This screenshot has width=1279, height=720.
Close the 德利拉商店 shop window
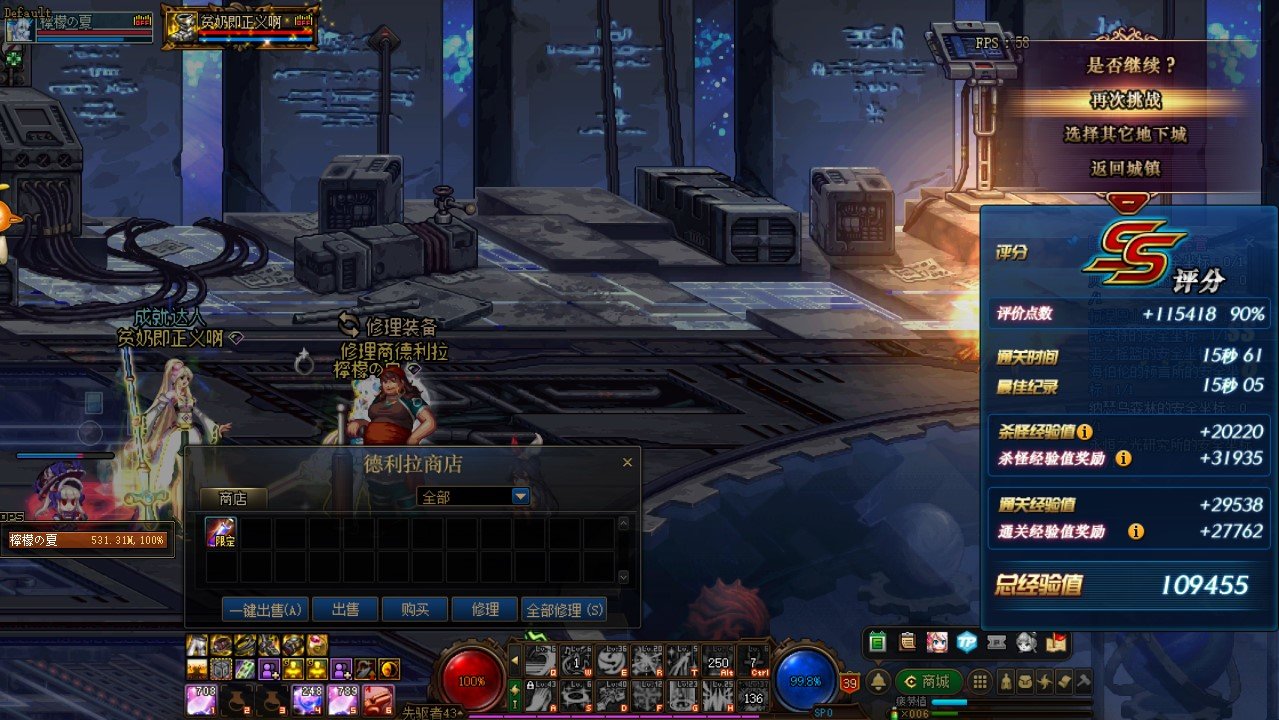tap(627, 462)
